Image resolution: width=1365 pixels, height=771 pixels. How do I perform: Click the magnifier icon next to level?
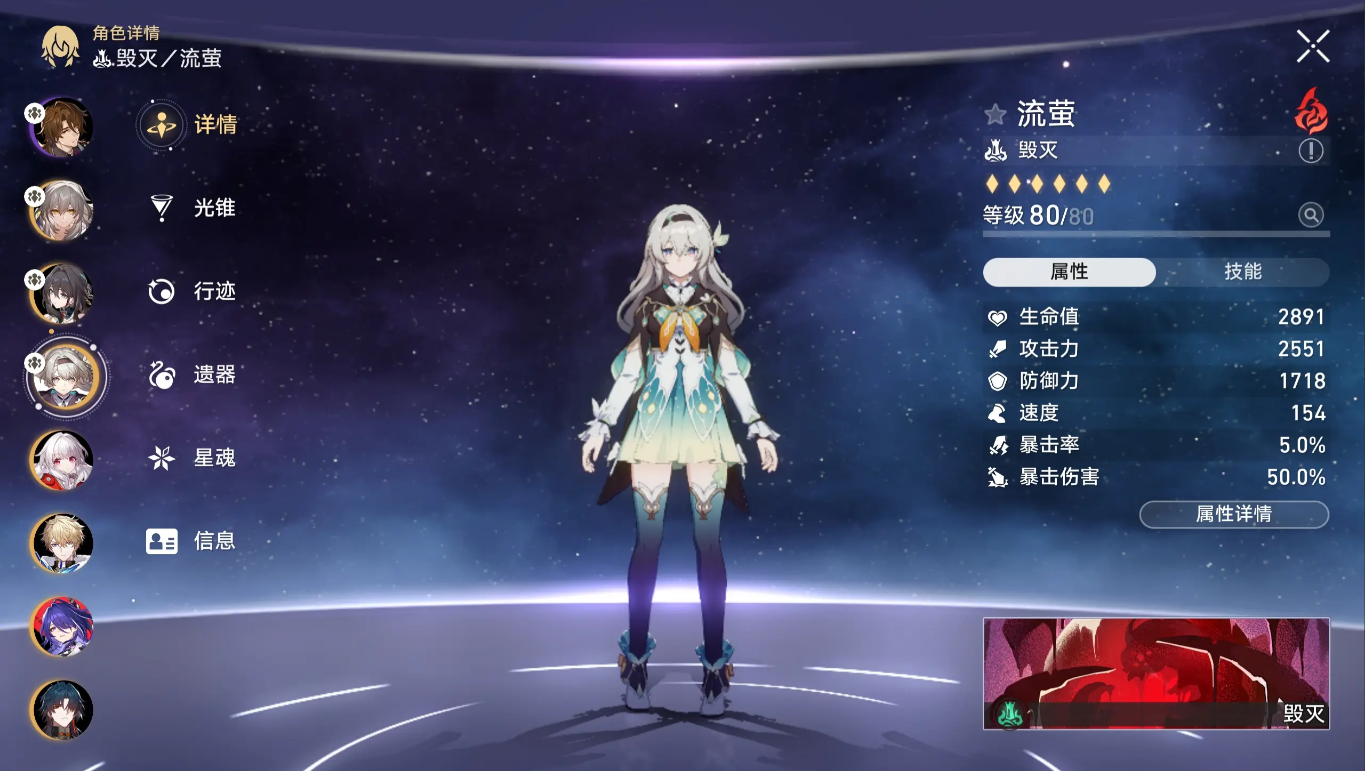1310,214
